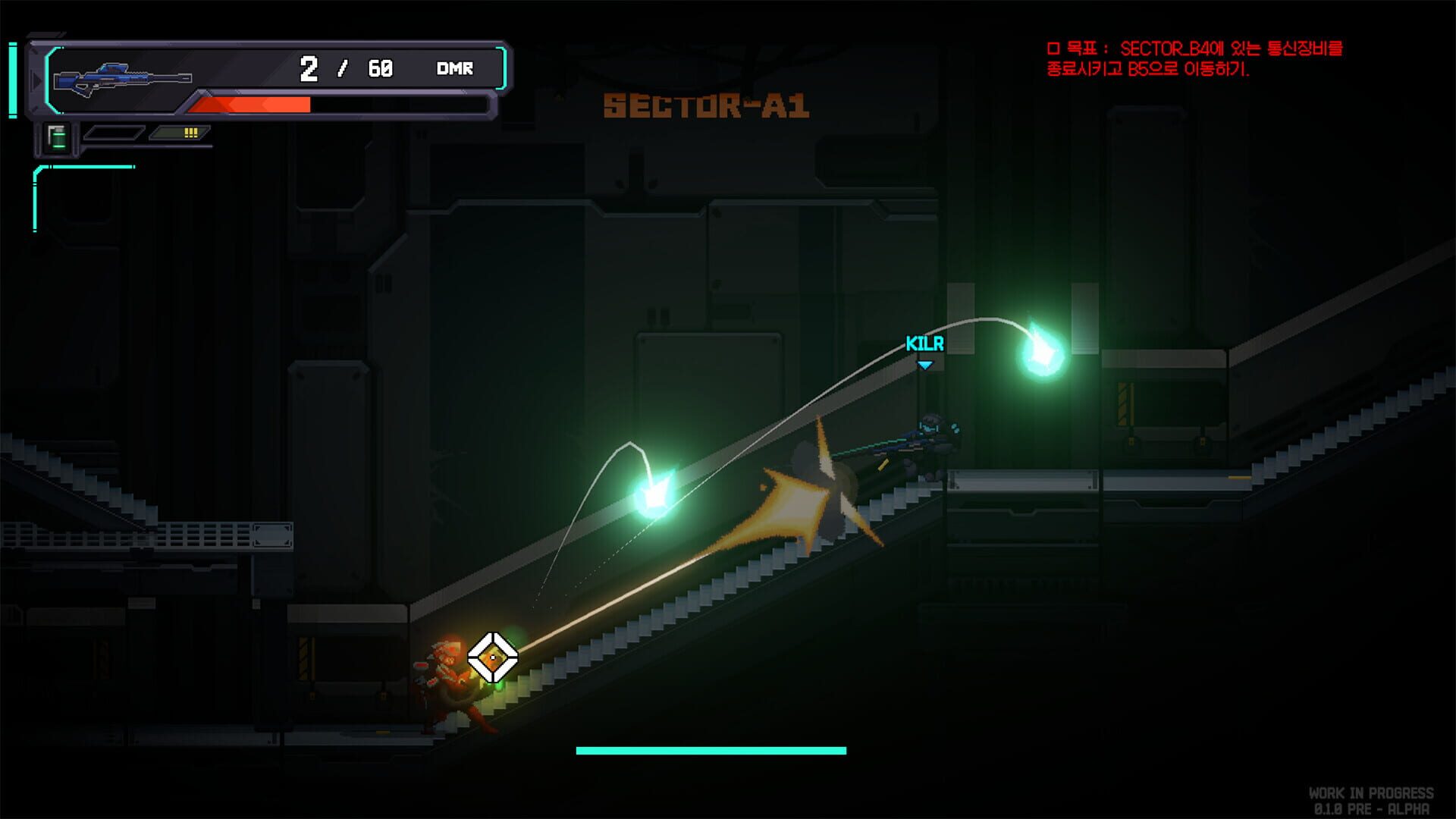1456x819 pixels.
Task: Click the cyan arrow marker under KILR
Action: 925,363
